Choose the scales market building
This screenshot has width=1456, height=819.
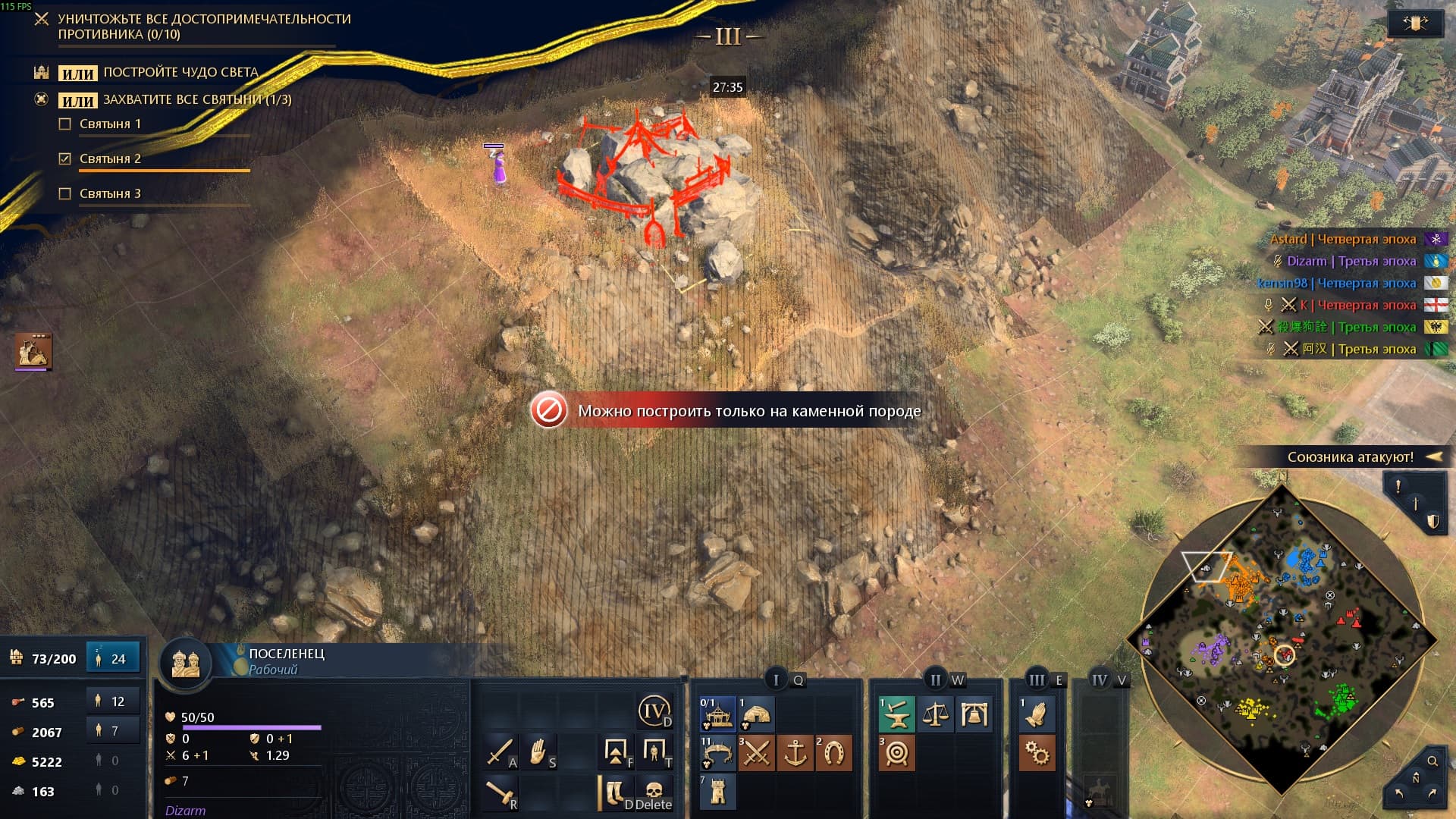tap(935, 714)
